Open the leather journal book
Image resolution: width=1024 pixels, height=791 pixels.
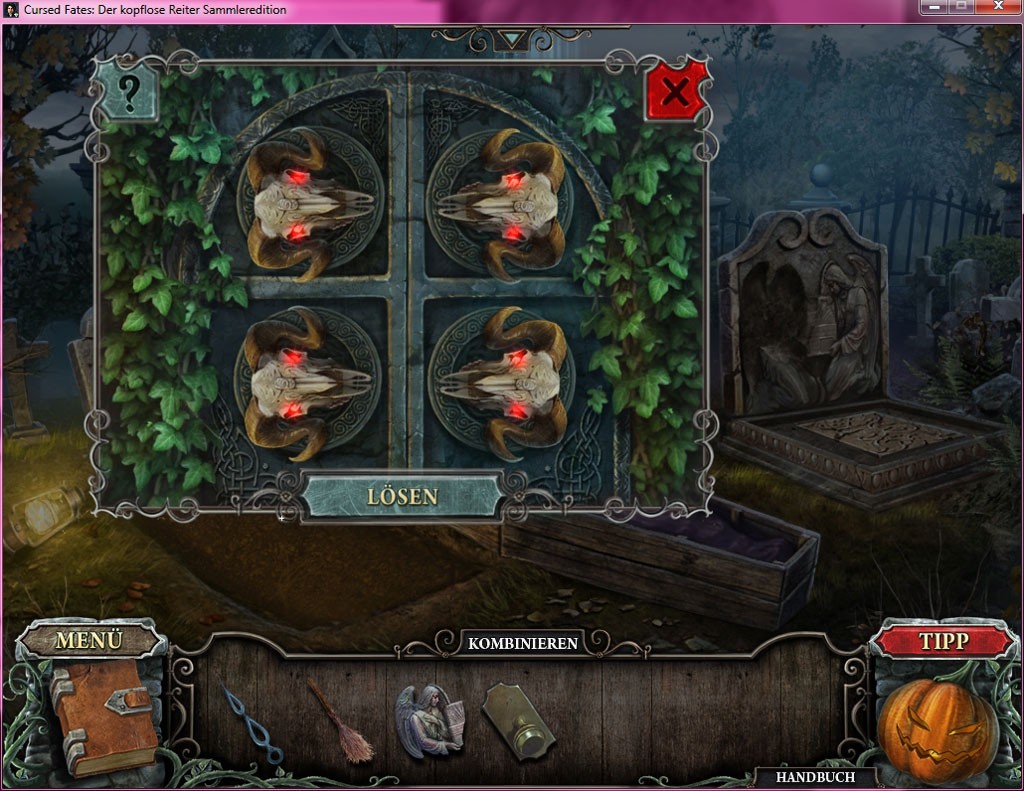click(102, 716)
